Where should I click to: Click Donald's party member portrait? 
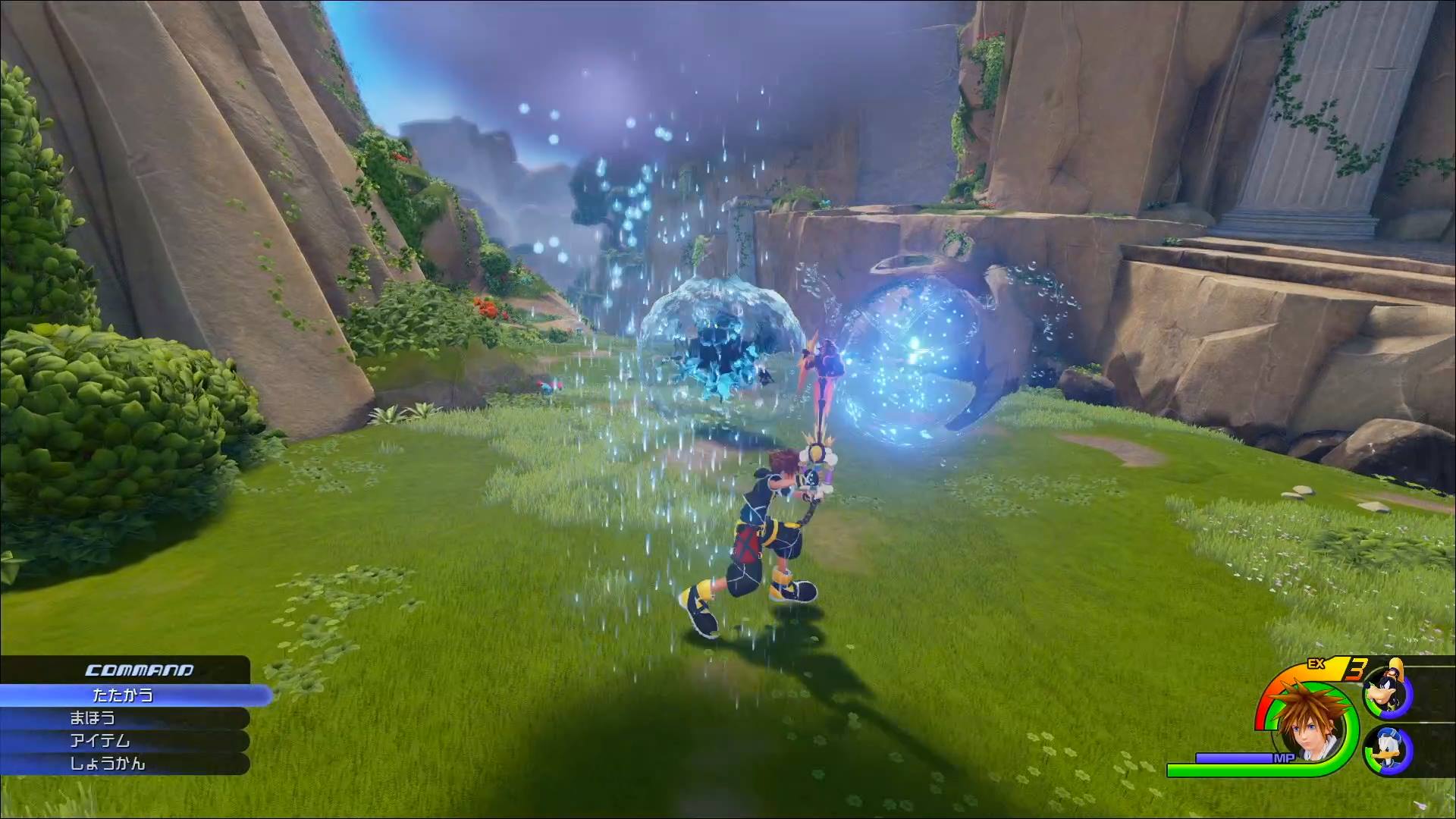pyautogui.click(x=1387, y=748)
